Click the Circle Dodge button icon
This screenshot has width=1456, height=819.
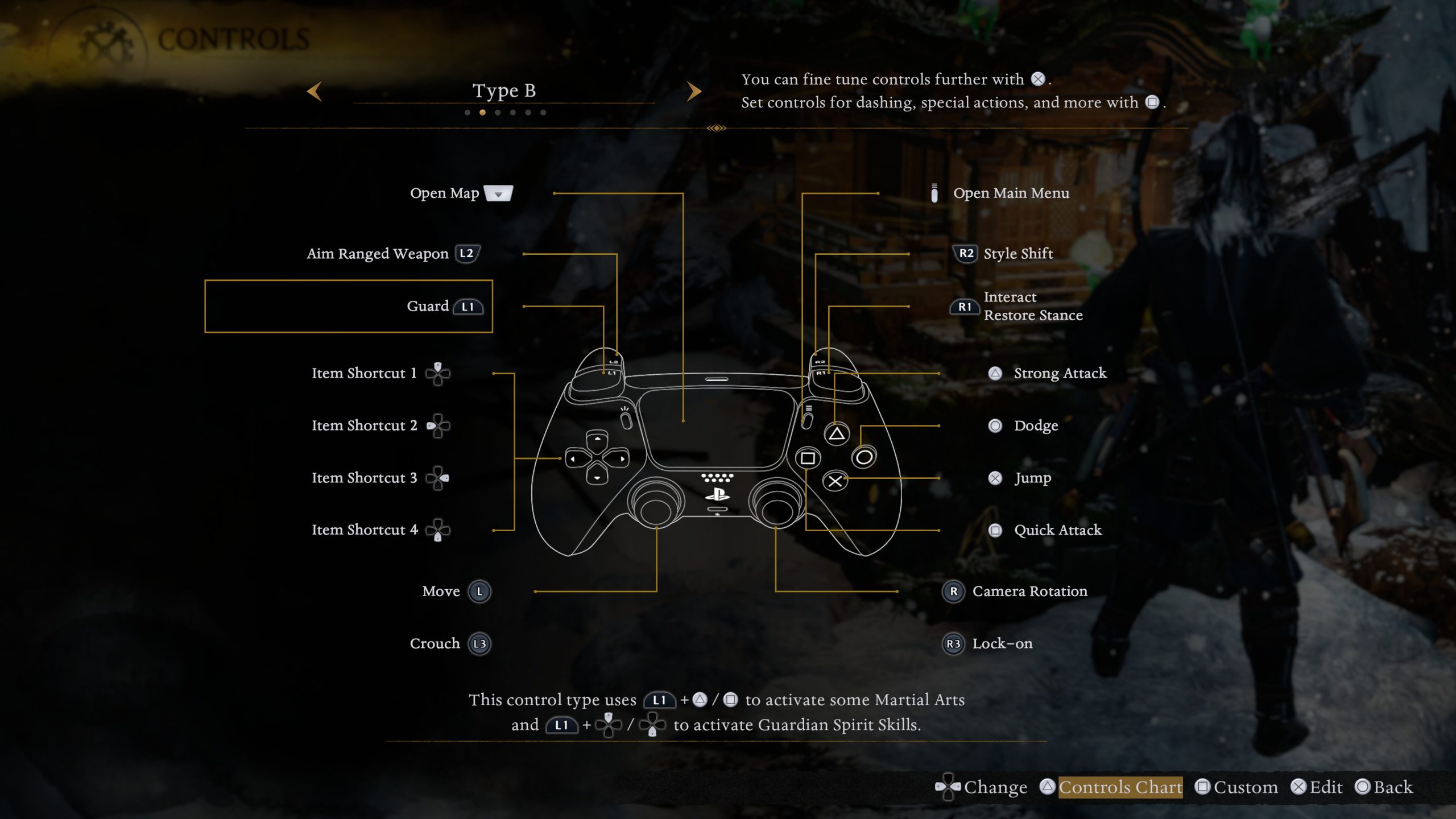tap(994, 425)
